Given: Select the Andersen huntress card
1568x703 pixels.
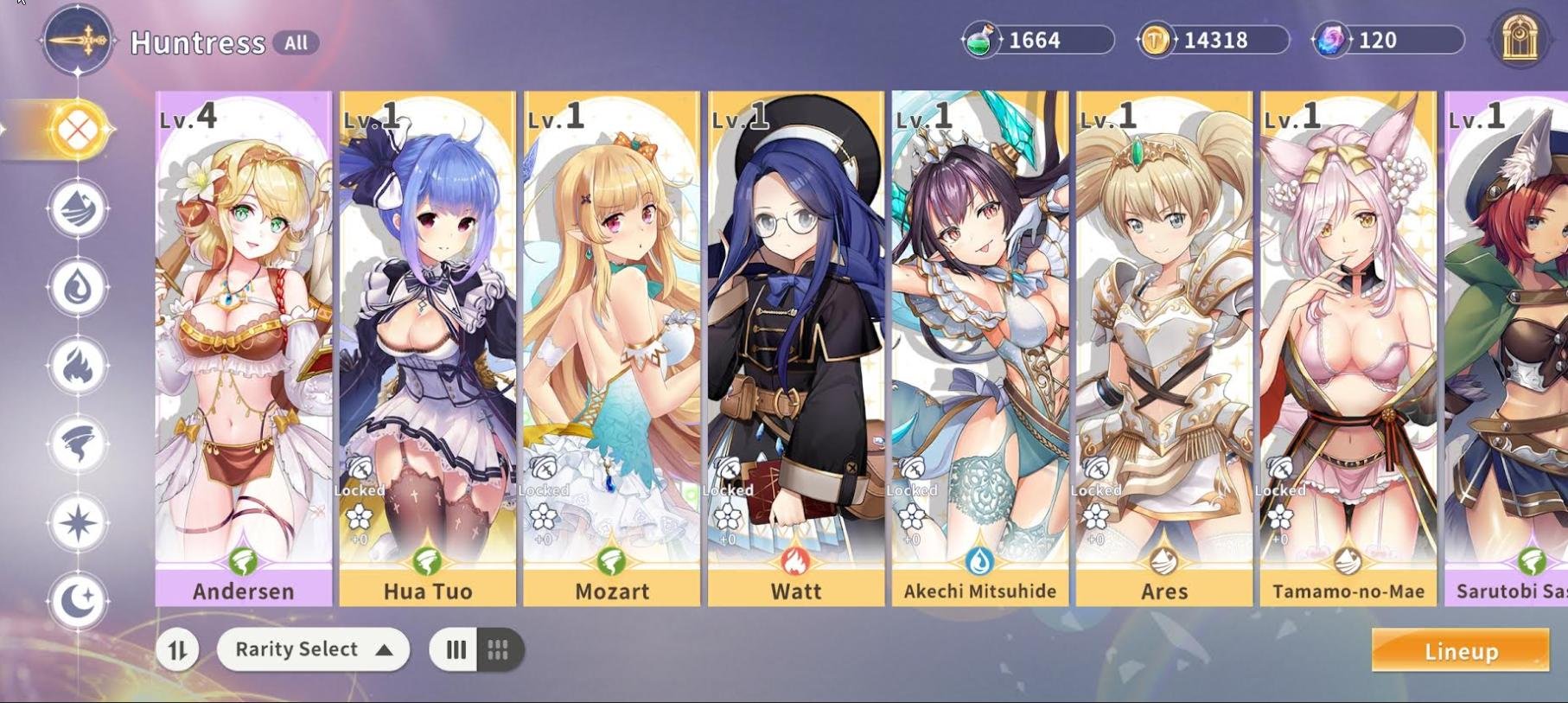Looking at the screenshot, I should point(243,346).
